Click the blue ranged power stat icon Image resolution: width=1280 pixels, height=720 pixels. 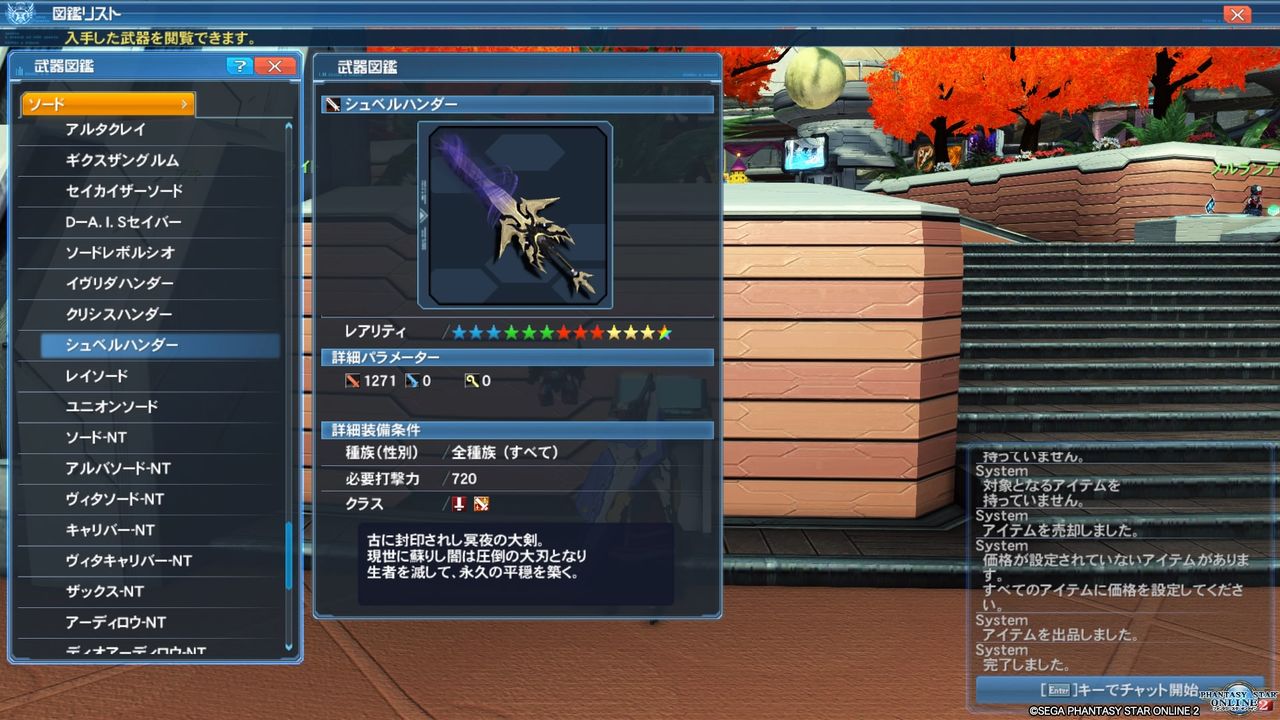click(x=412, y=381)
